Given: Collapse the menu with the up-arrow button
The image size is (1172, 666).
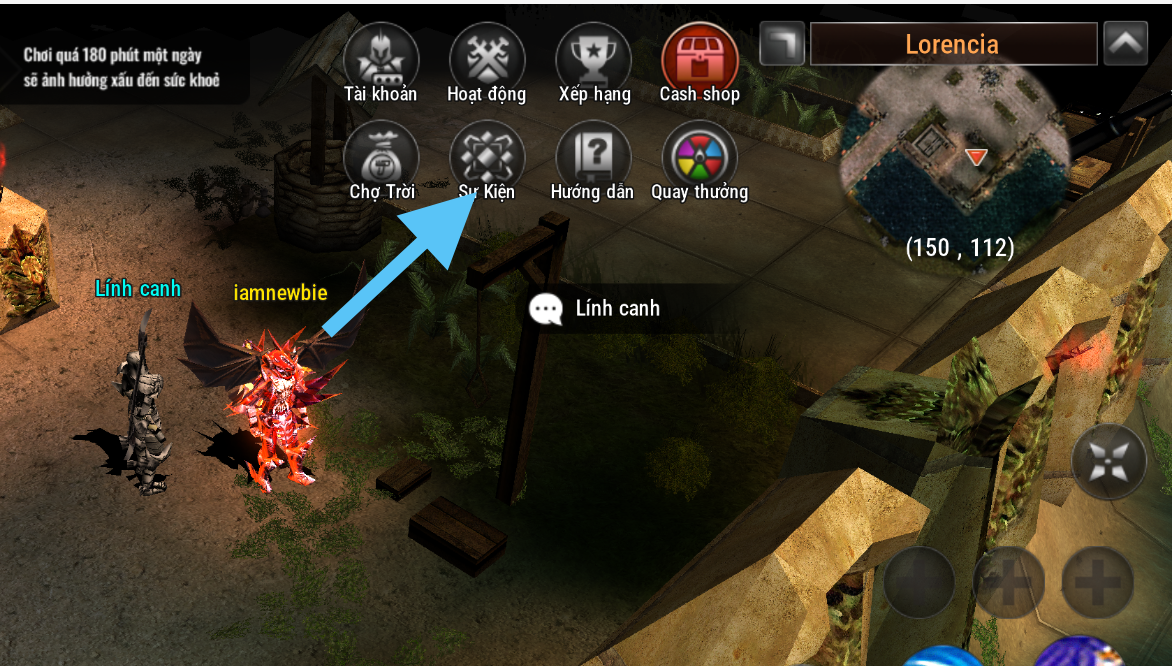Looking at the screenshot, I should 1125,44.
